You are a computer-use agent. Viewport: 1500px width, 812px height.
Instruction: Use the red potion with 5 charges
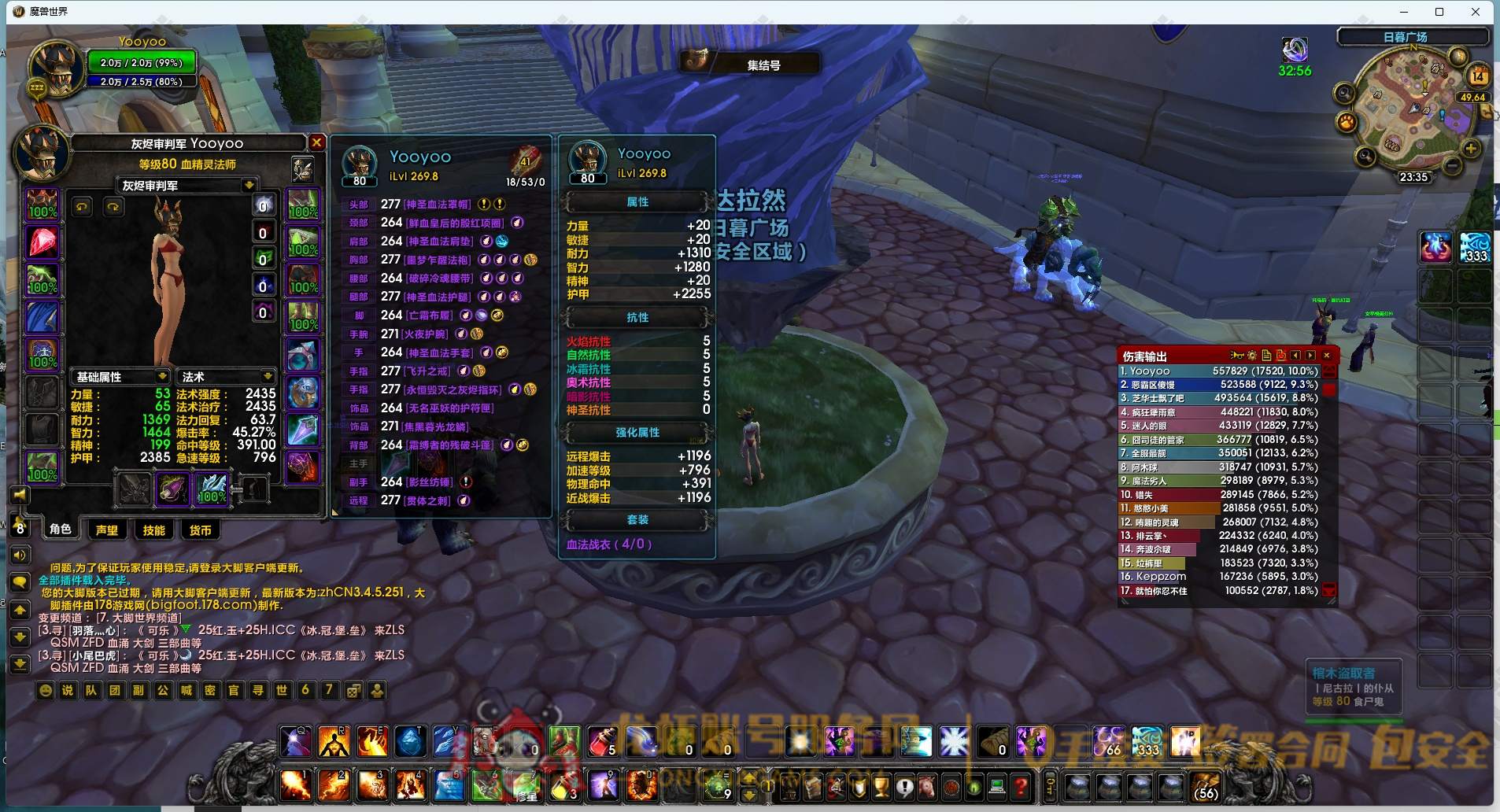(x=602, y=742)
